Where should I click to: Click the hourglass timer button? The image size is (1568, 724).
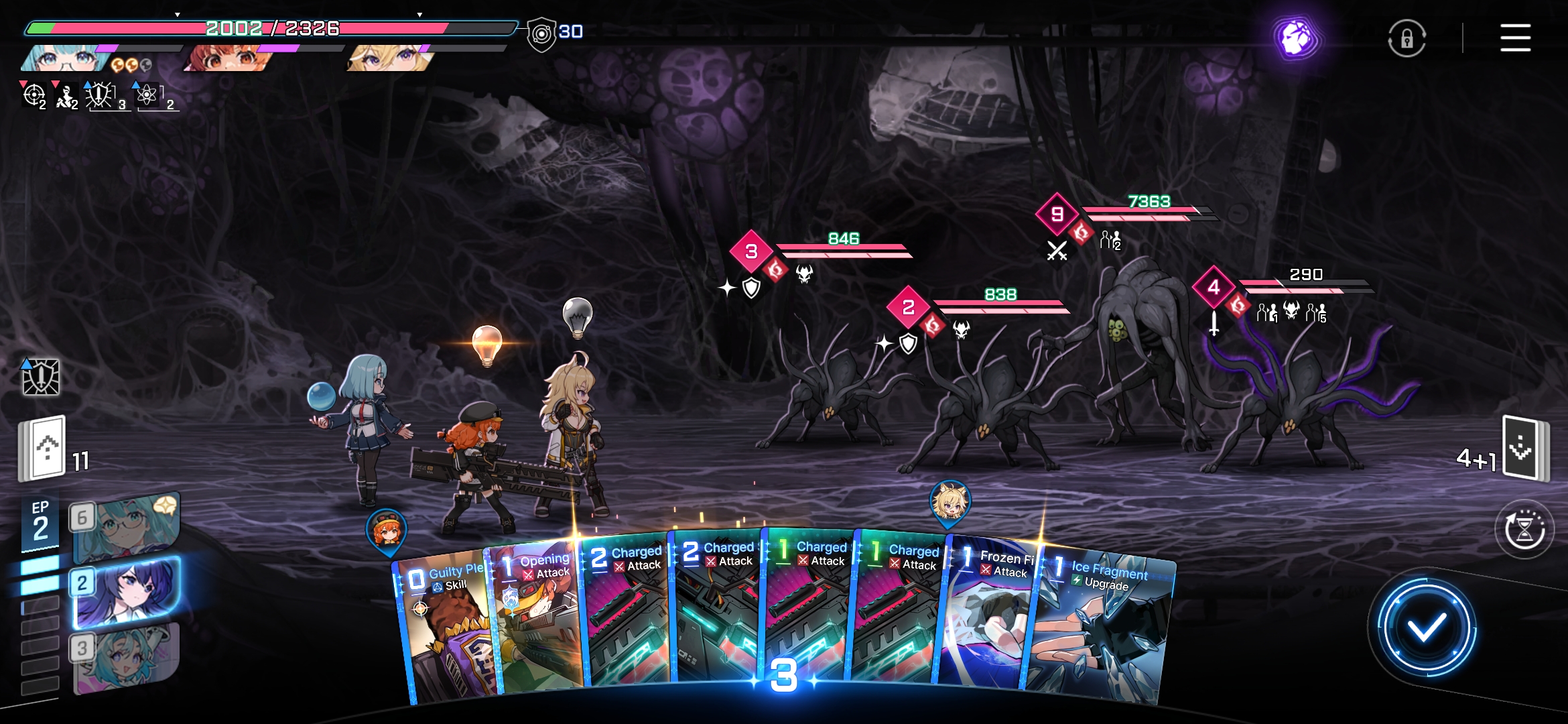coord(1524,530)
